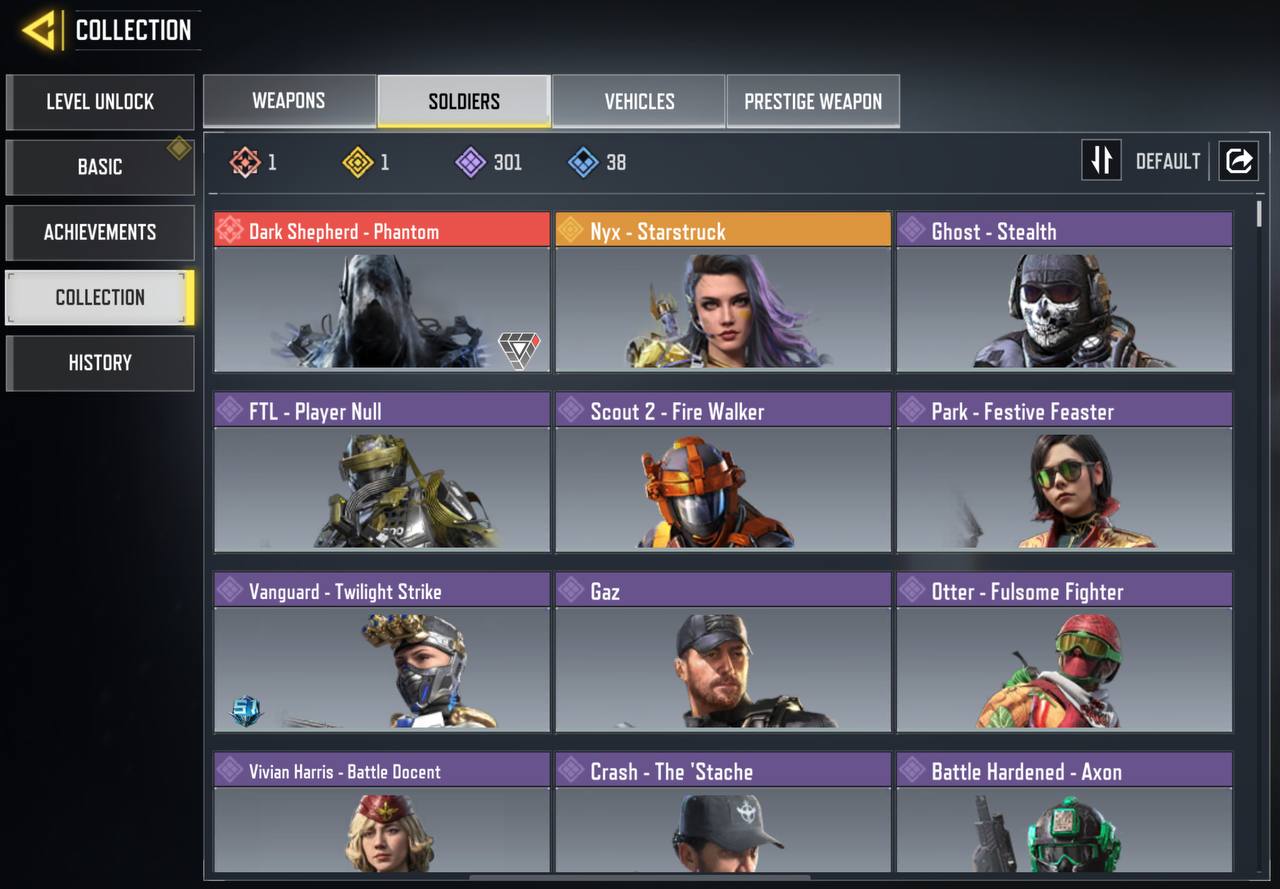Filter by the purple epic rarity icon
1280x889 pixels.
471,162
